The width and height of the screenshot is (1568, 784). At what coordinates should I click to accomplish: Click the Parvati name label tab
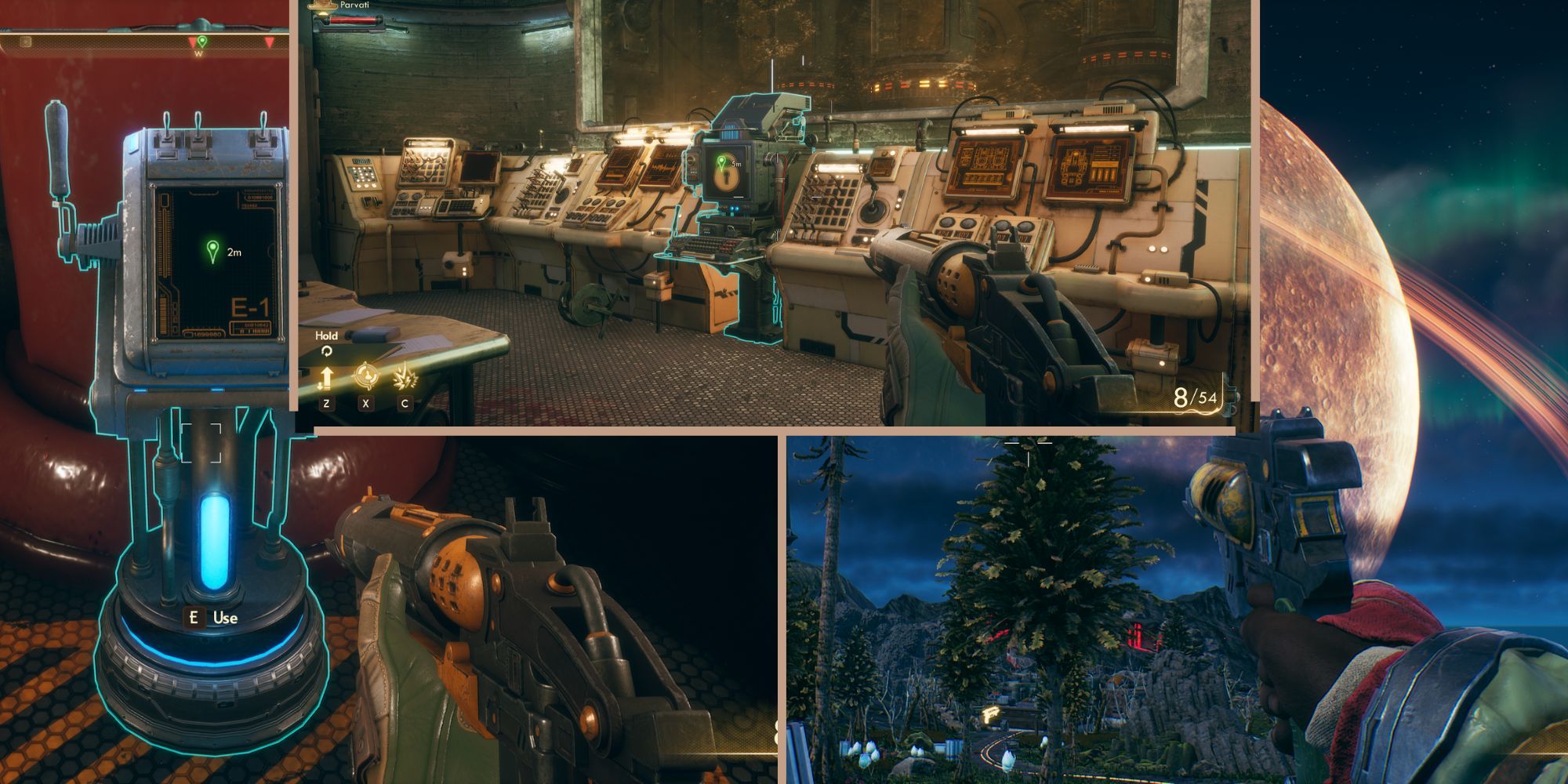tap(354, 5)
